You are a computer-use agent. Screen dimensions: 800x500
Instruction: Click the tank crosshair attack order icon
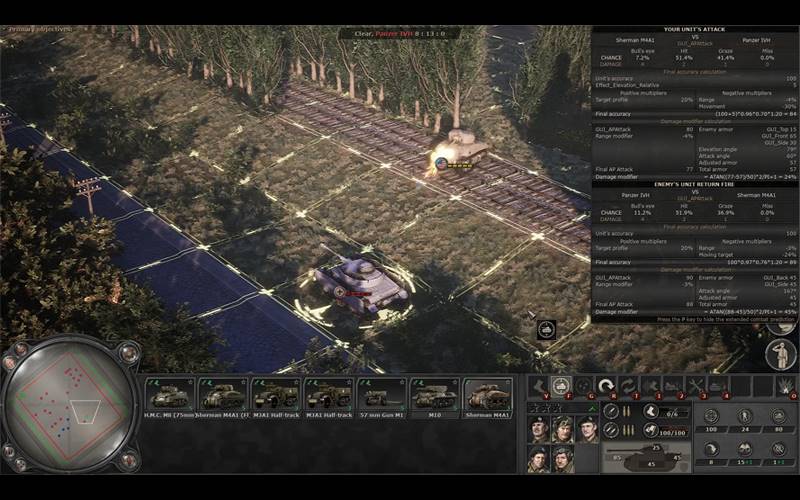tap(562, 385)
